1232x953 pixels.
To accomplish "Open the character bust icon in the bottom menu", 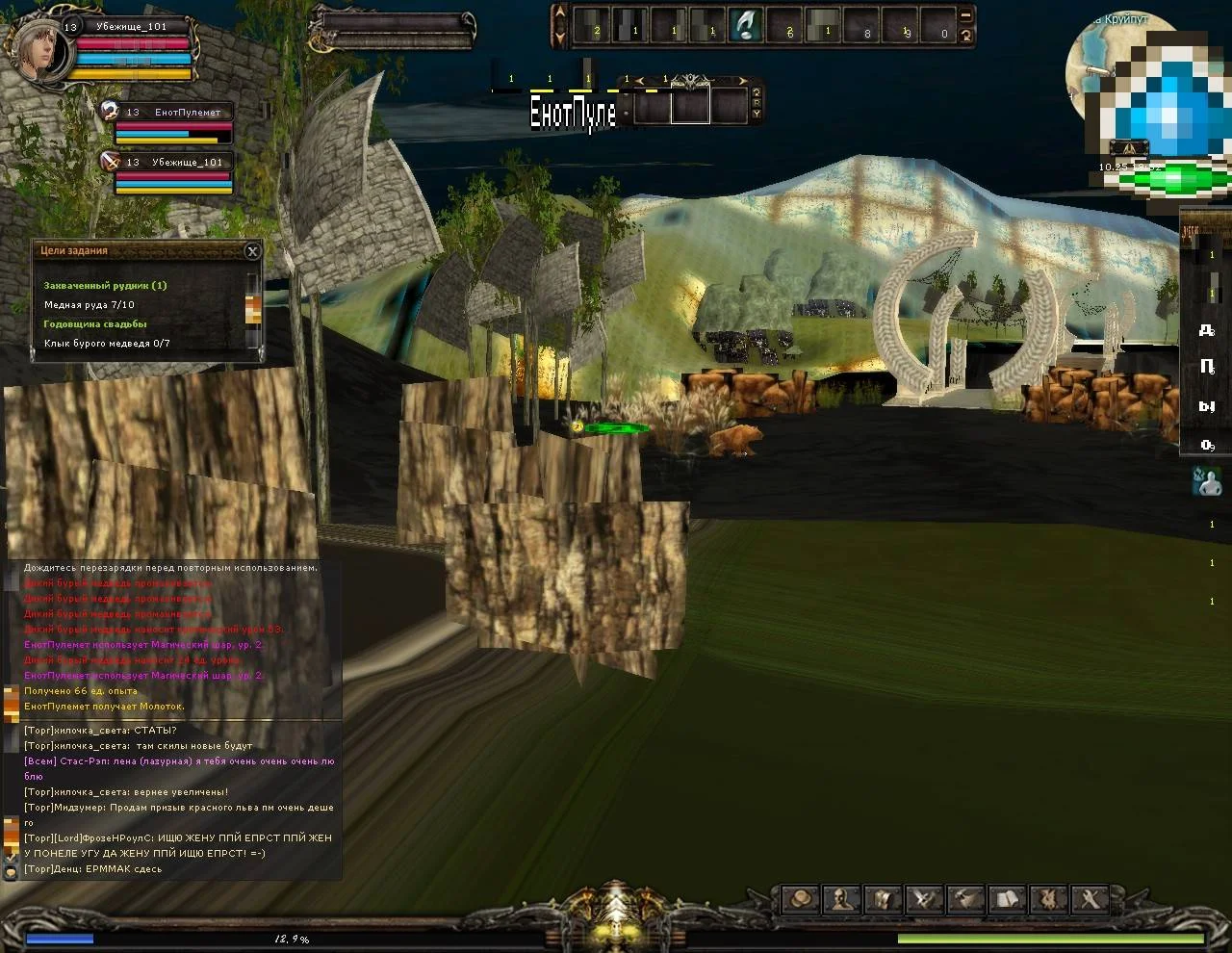I will 842,899.
